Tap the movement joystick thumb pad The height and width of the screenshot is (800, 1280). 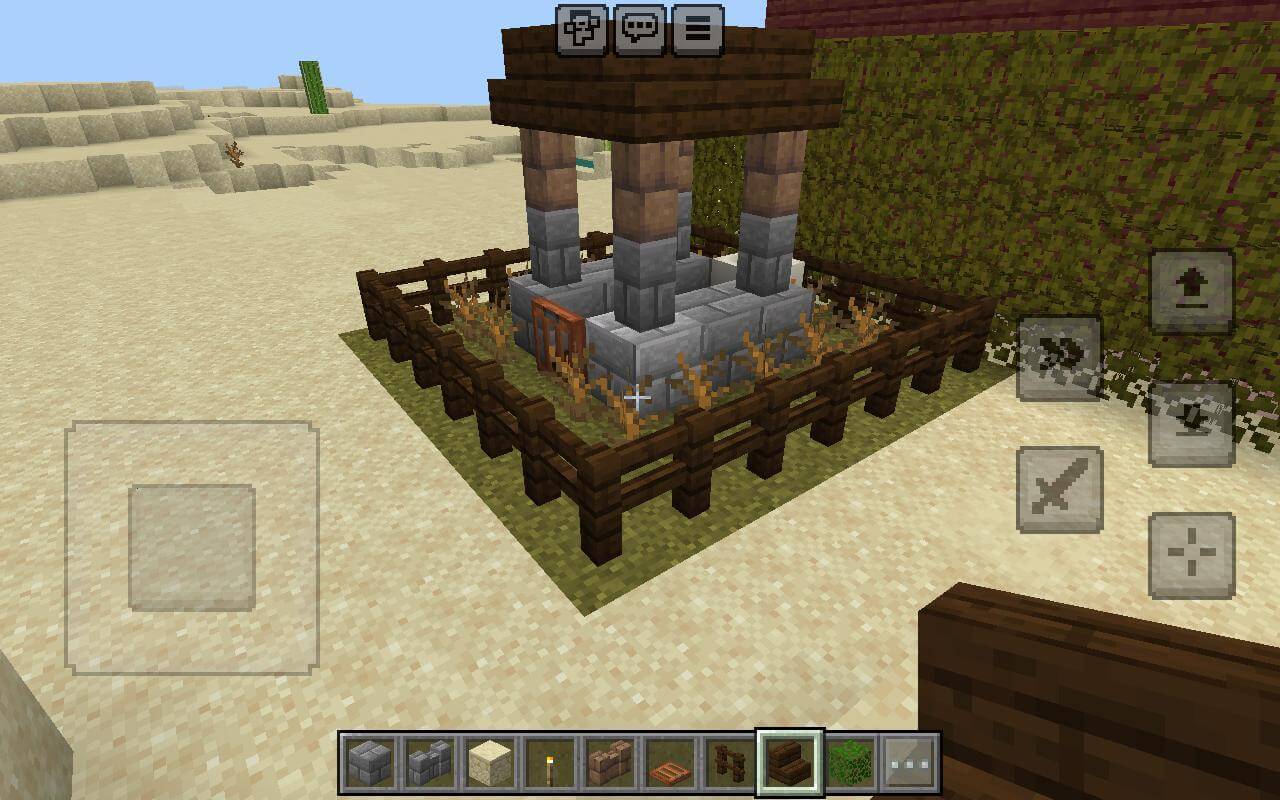(x=192, y=547)
